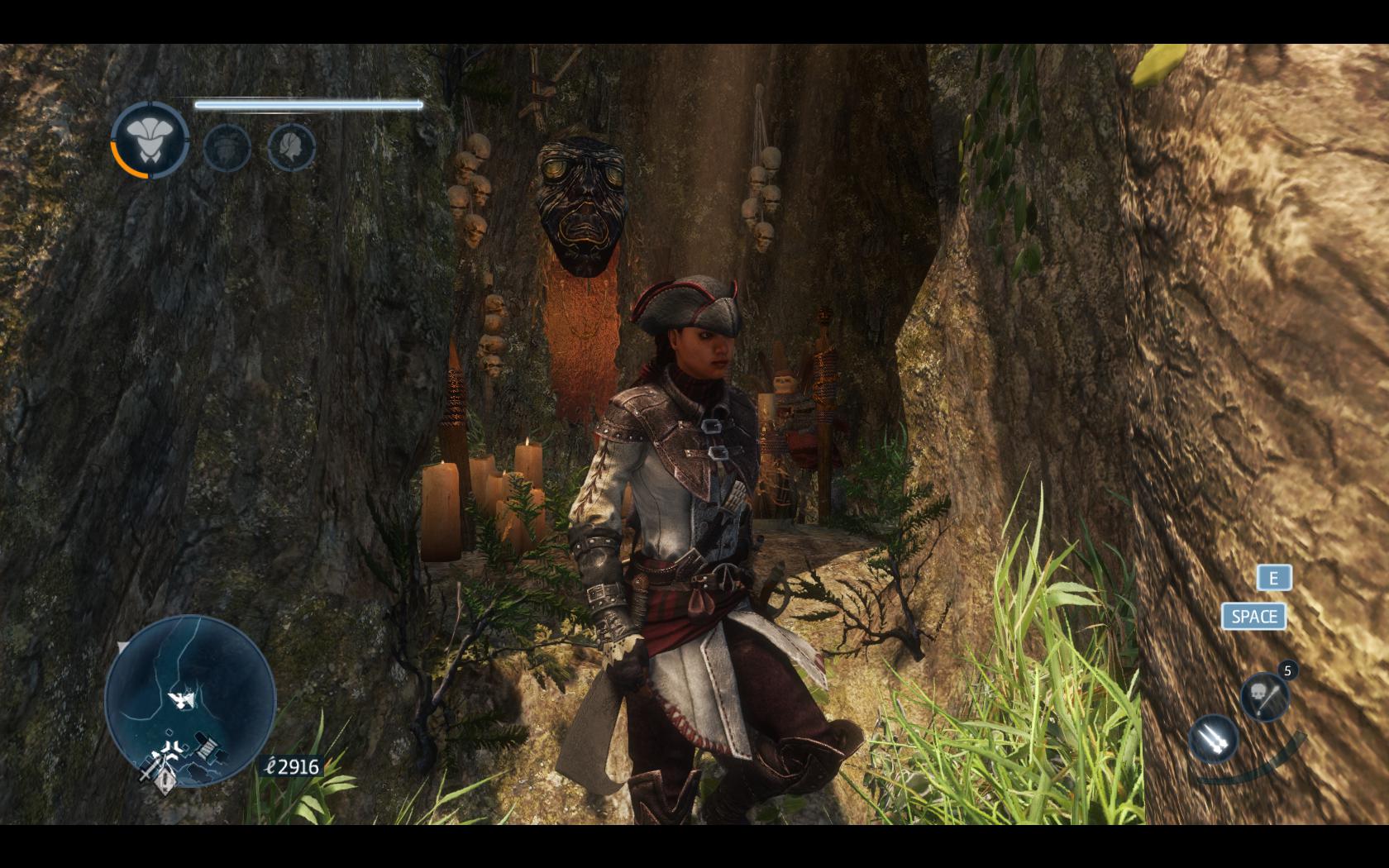Equip the hidden blades weapon icon
The image size is (1389, 868).
click(x=1213, y=737)
